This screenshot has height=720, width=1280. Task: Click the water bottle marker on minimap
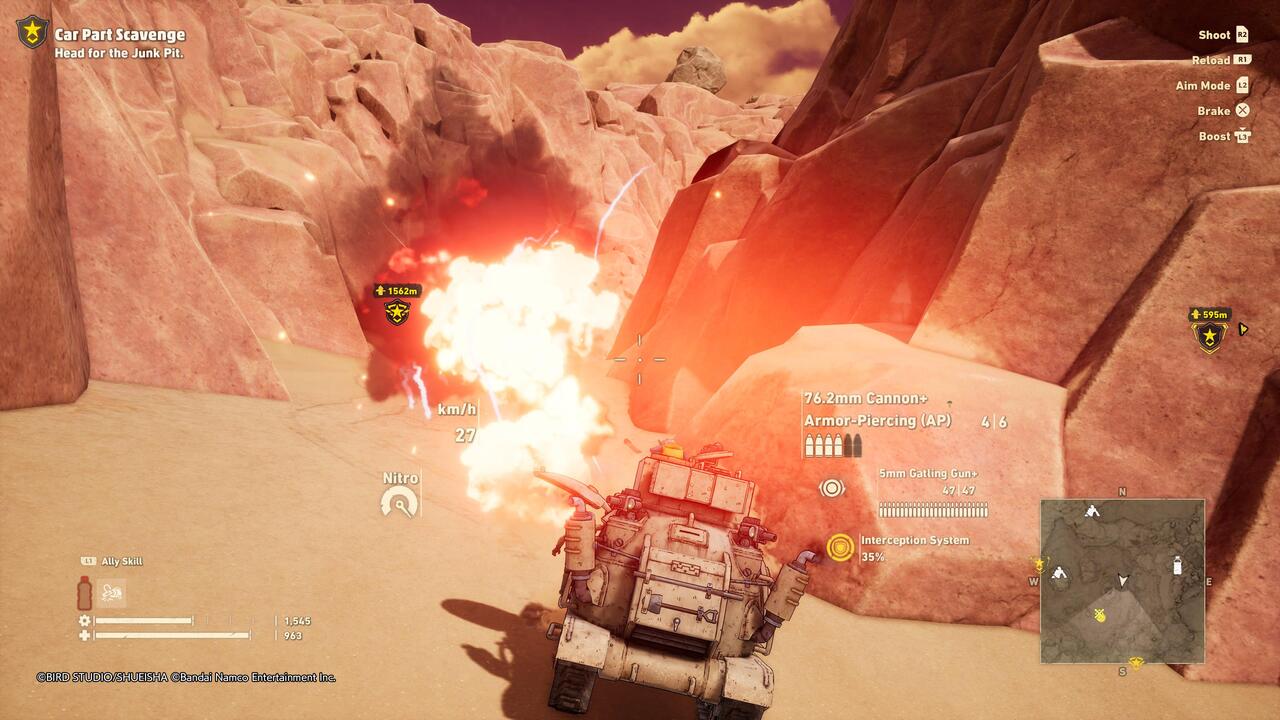1177,566
